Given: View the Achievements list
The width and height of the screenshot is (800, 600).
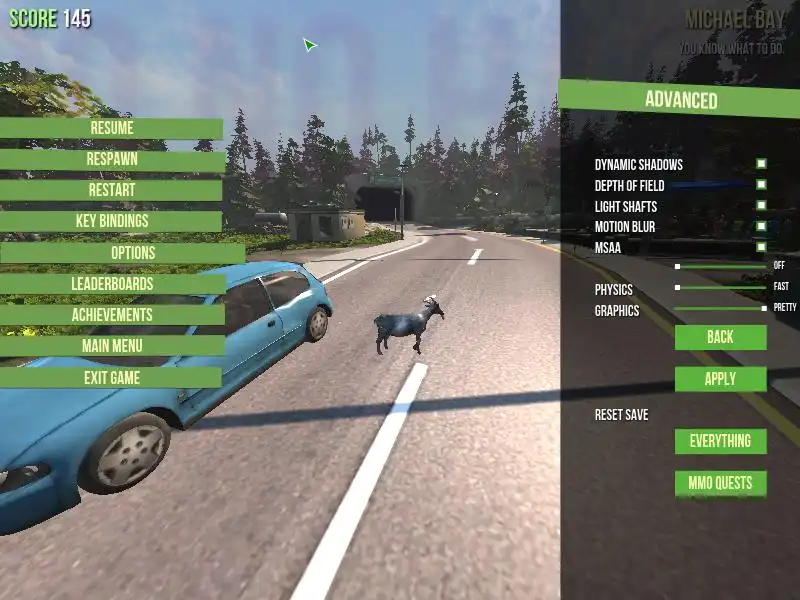Looking at the screenshot, I should tap(111, 315).
